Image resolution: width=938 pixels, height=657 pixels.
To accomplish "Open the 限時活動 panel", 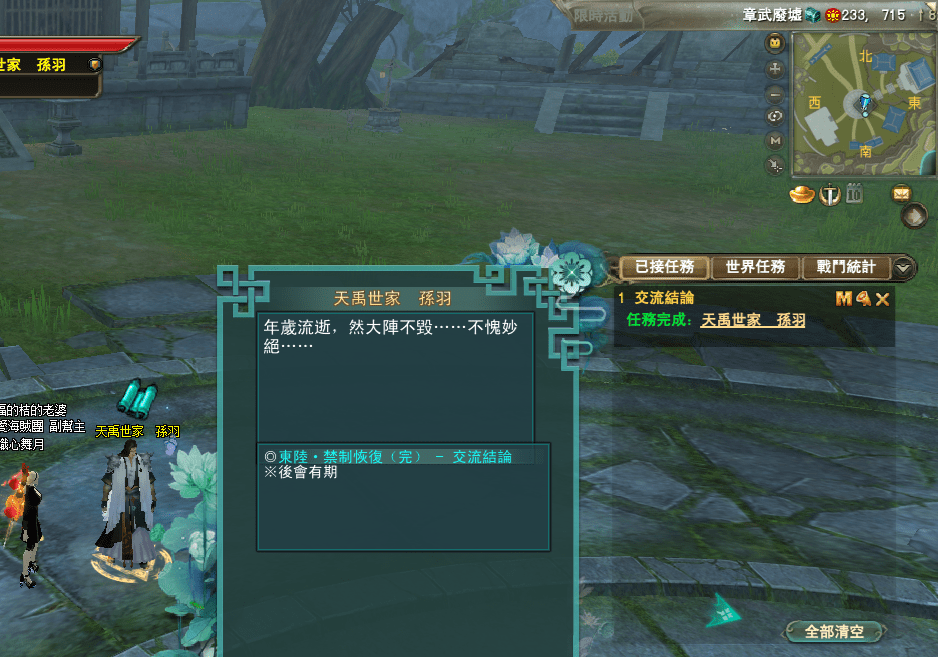I will point(604,15).
